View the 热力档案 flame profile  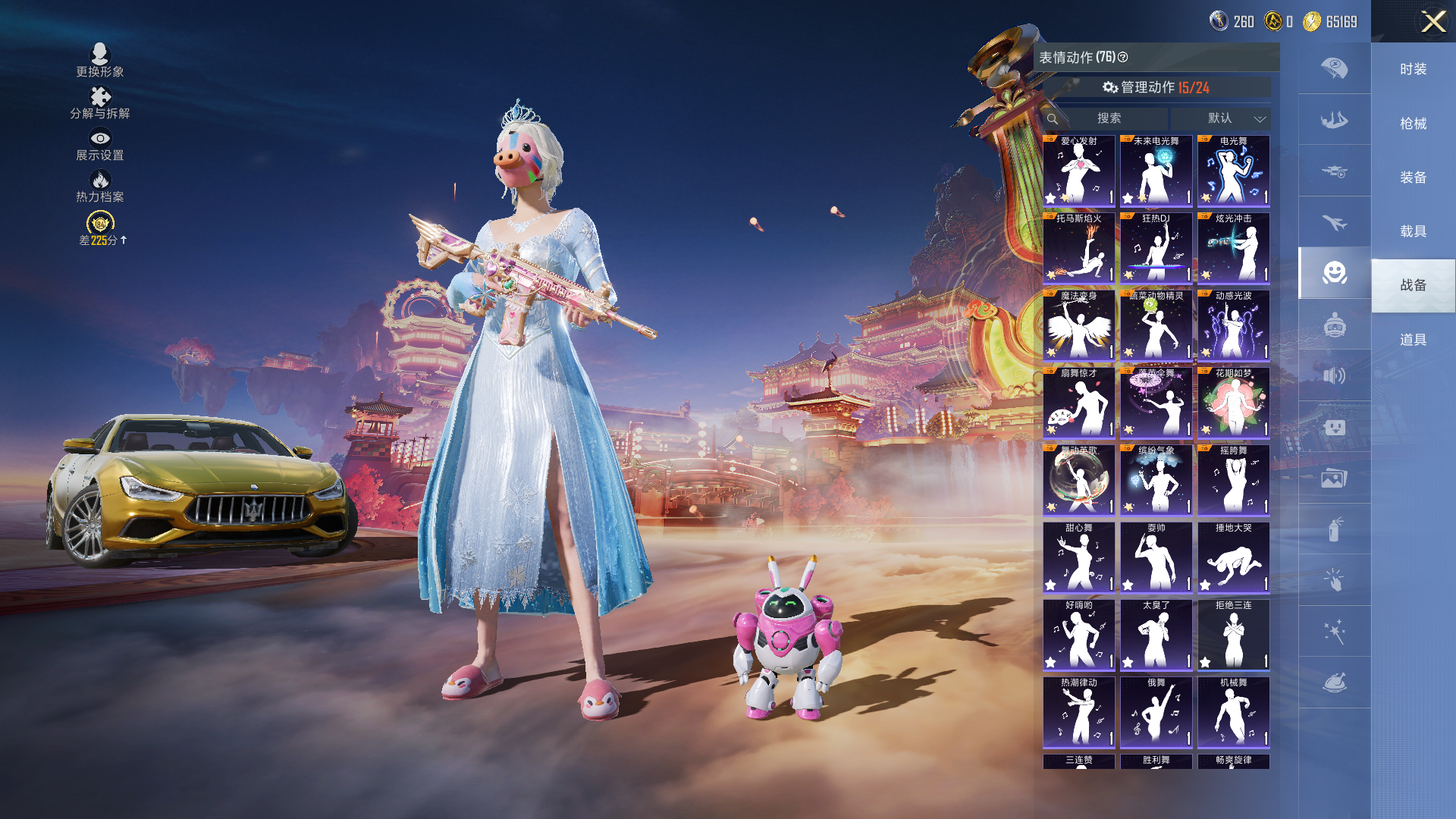(x=100, y=186)
